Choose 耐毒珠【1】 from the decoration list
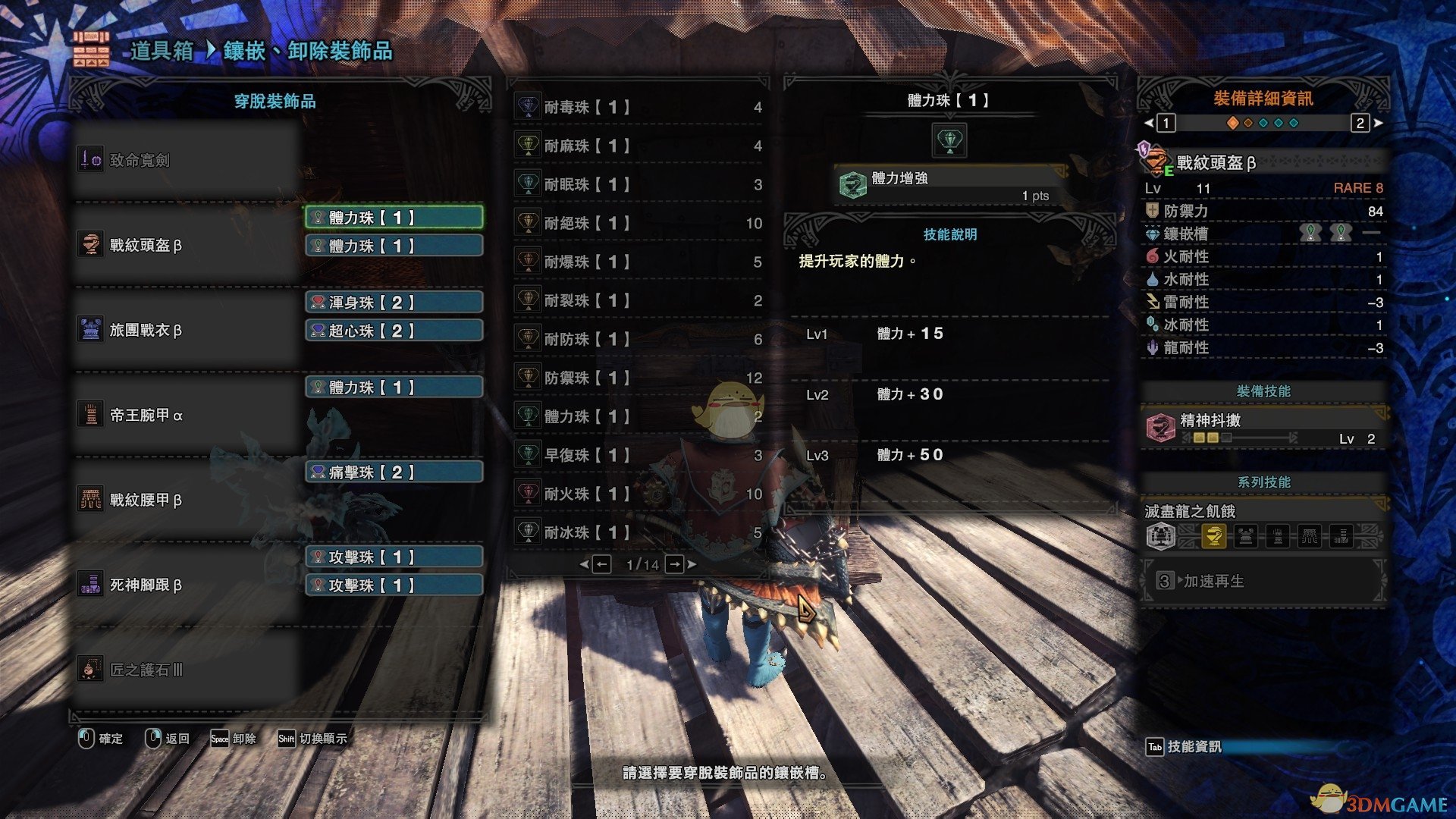The height and width of the screenshot is (819, 1456). point(639,108)
